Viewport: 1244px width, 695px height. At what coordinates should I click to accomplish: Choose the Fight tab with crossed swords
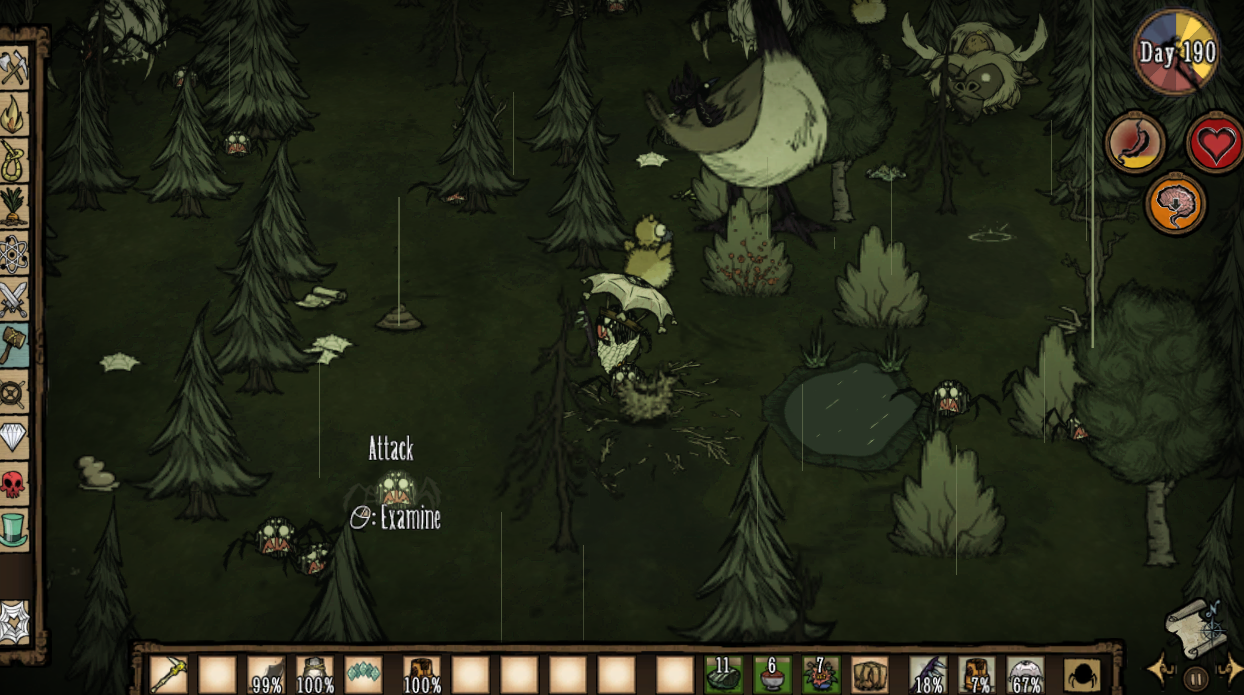(14, 299)
